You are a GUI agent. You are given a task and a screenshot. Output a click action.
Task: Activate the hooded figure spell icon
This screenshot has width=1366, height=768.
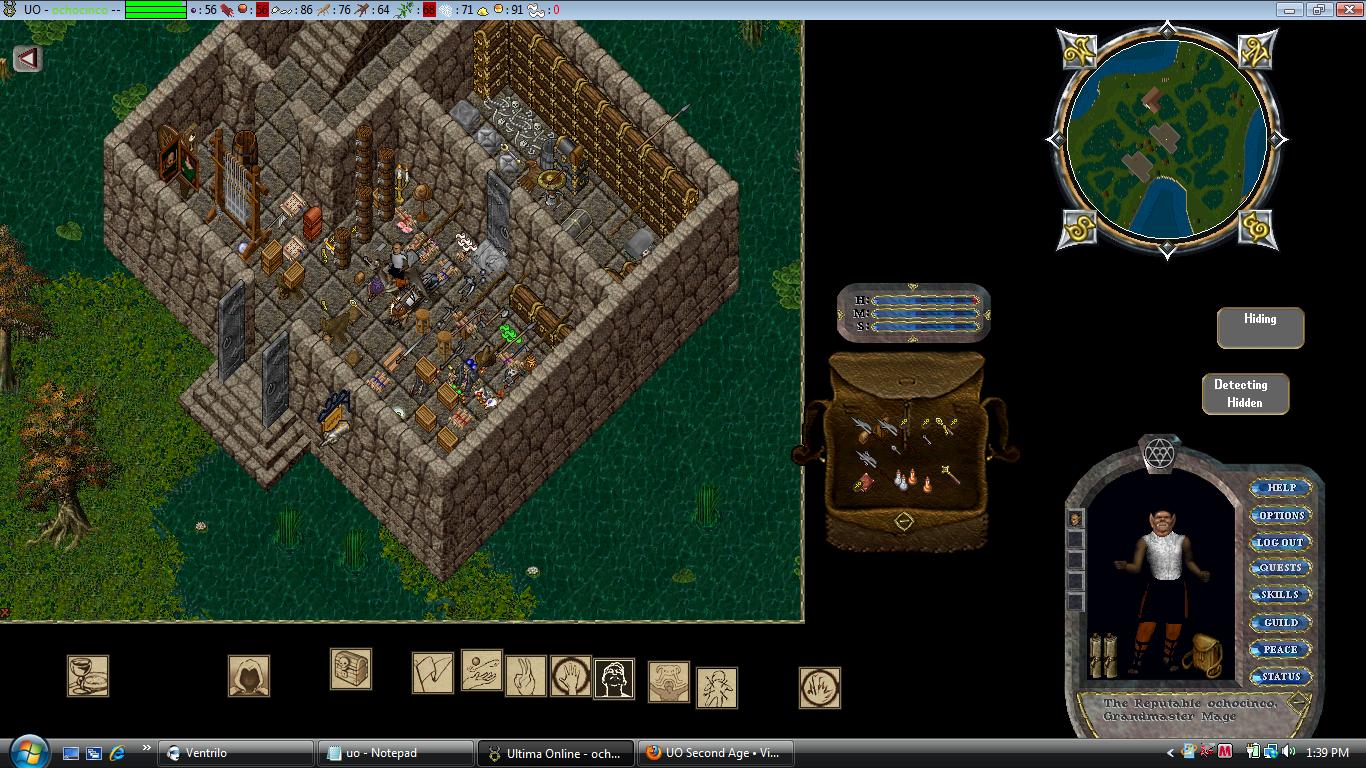pyautogui.click(x=248, y=676)
